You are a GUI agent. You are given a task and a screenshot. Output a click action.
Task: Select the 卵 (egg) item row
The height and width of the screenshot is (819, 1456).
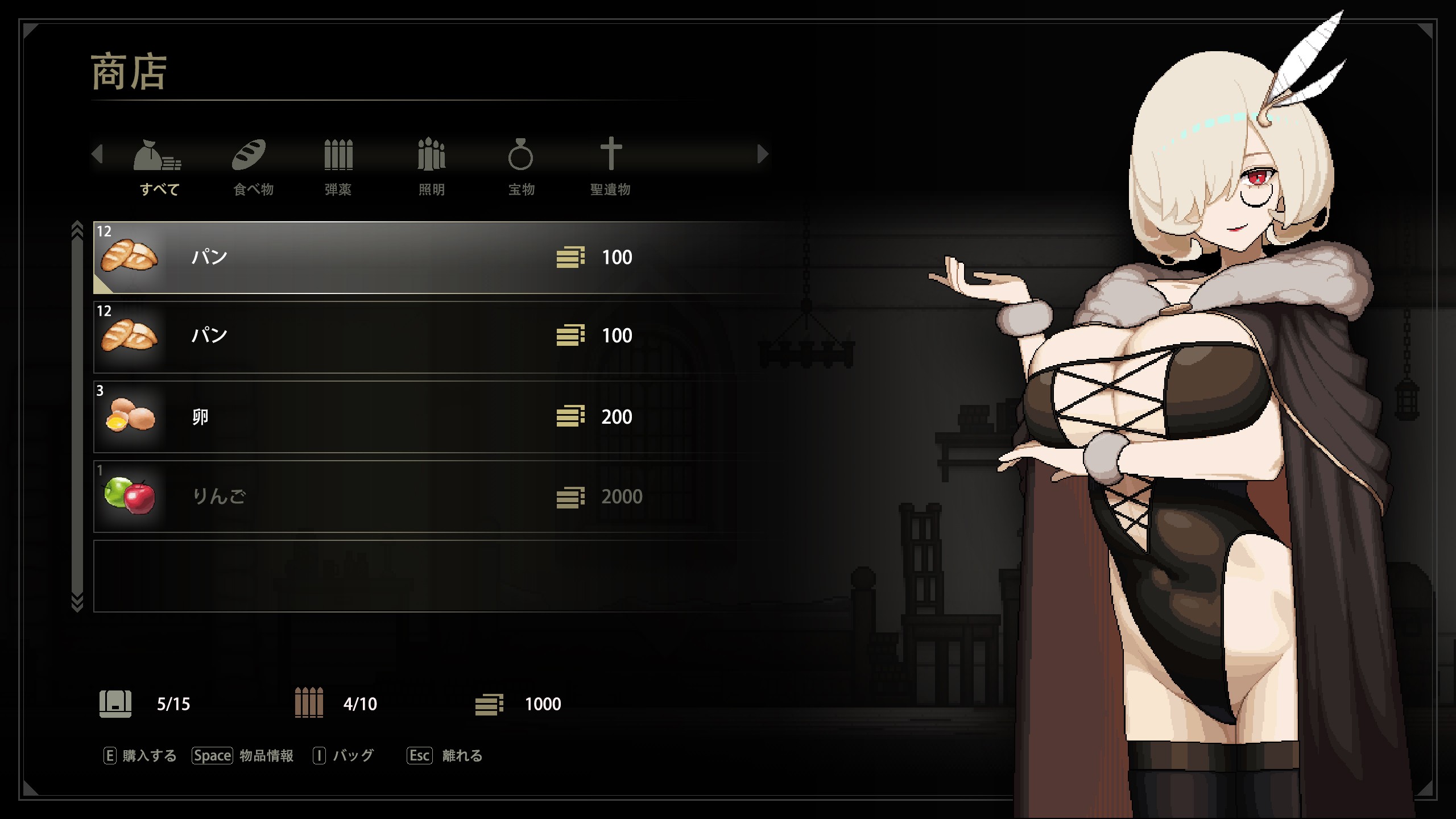tap(398, 416)
